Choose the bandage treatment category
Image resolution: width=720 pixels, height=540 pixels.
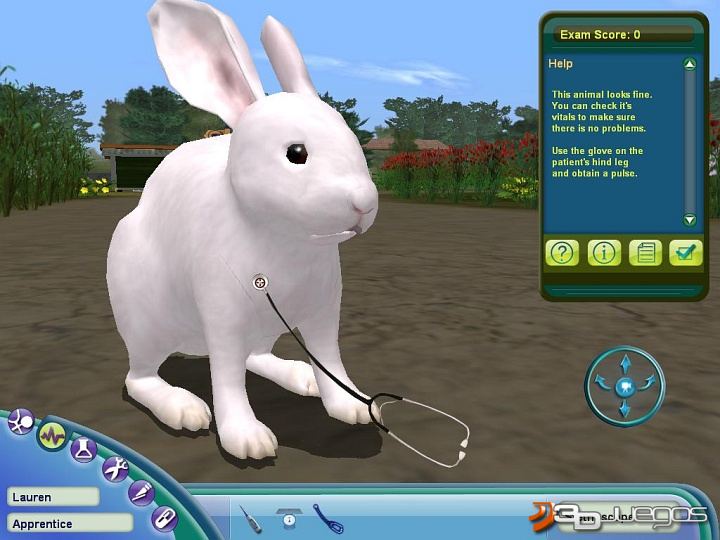pyautogui.click(x=164, y=519)
